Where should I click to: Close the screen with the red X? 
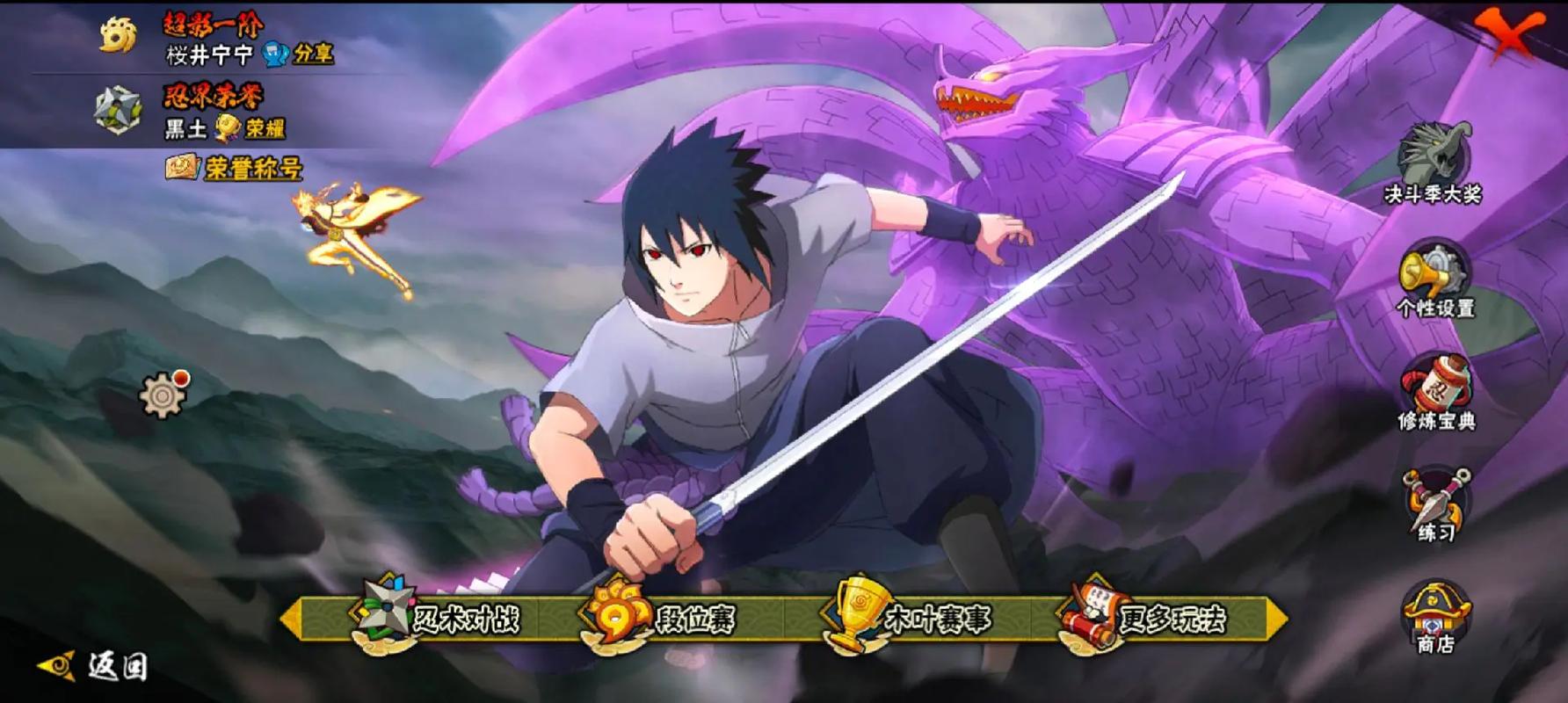pyautogui.click(x=1510, y=33)
